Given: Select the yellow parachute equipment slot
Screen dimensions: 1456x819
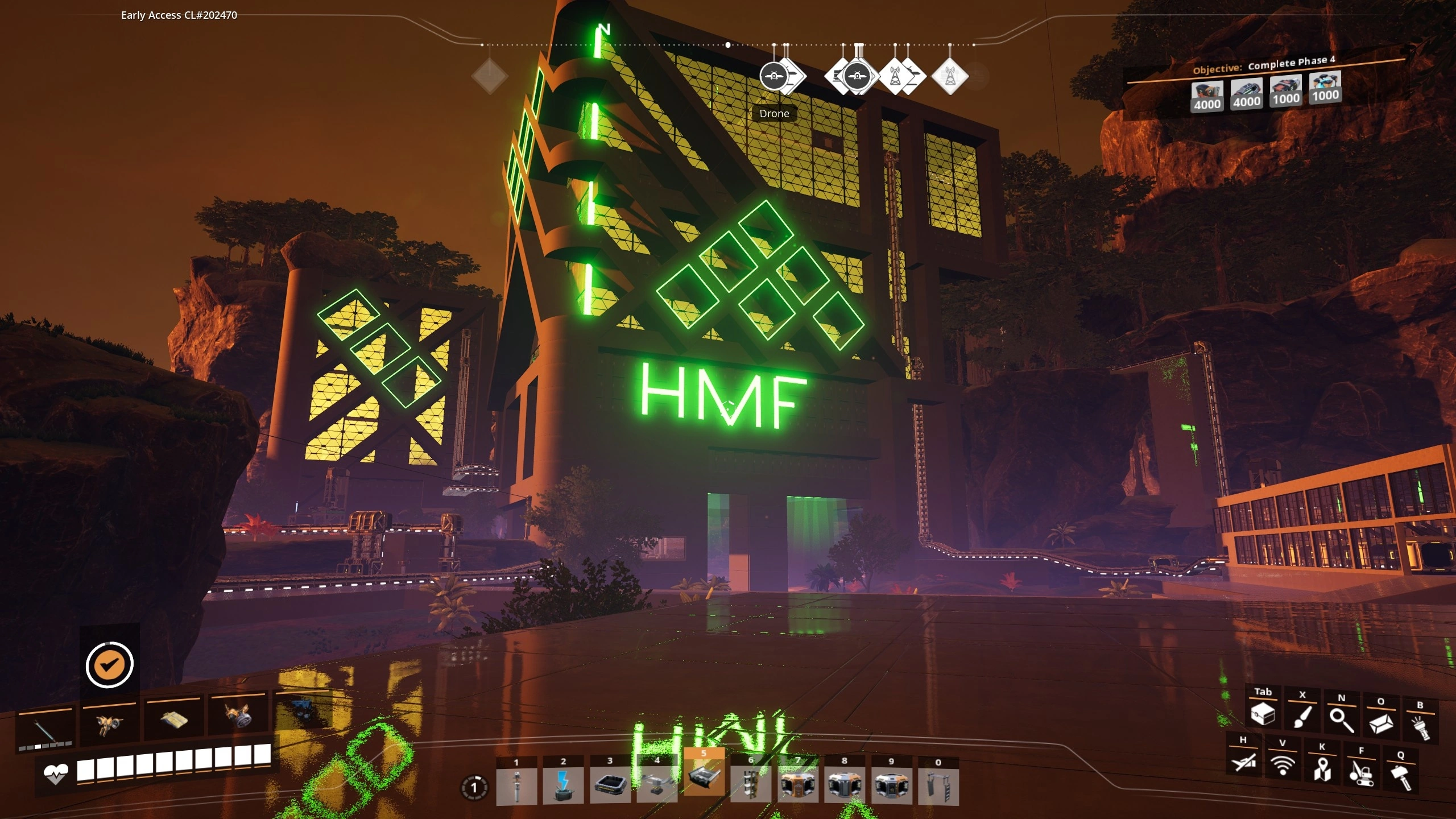Looking at the screenshot, I should [173, 721].
